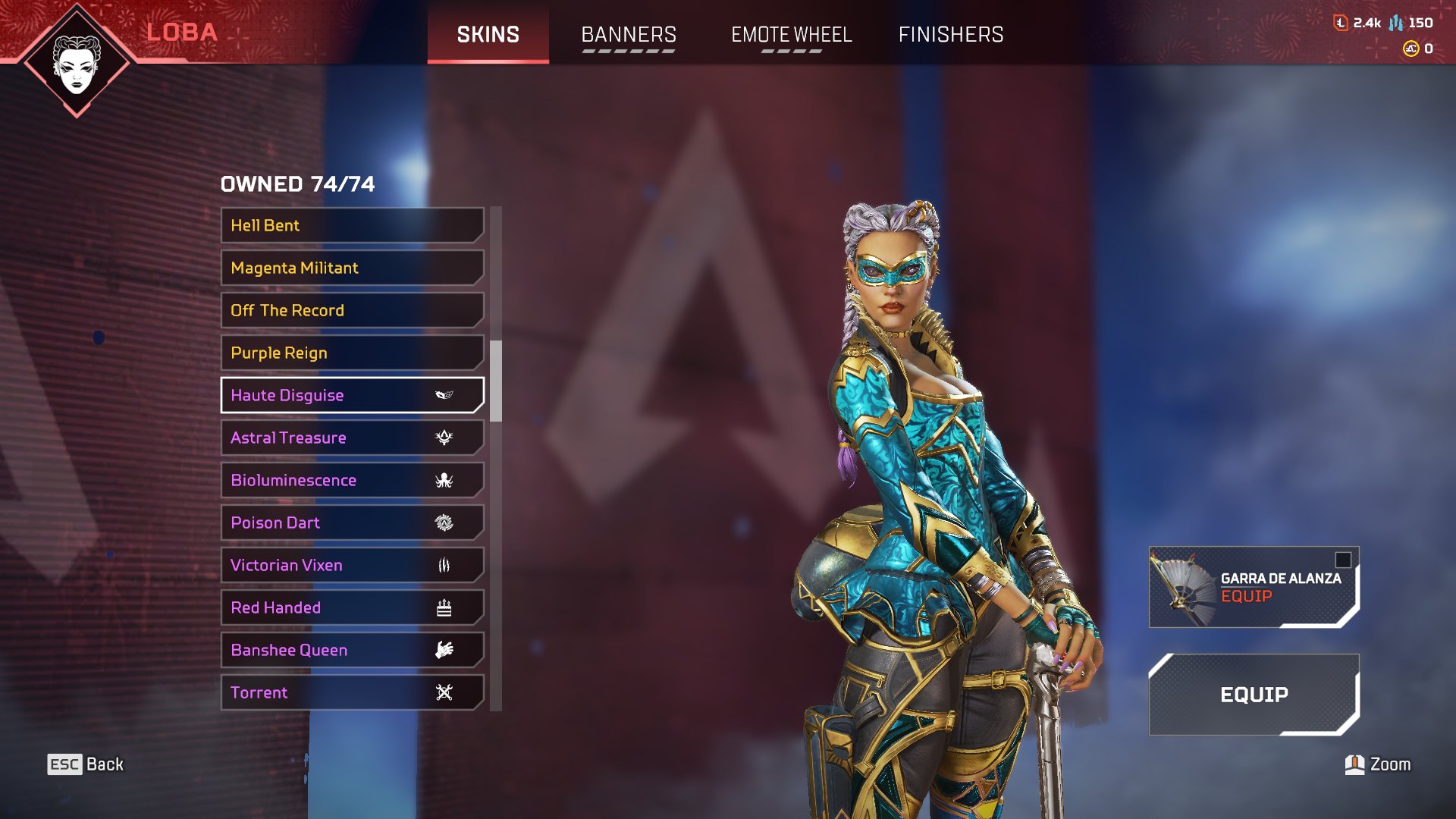This screenshot has width=1456, height=819.
Task: Choose the Poison Dart skin
Action: [x=352, y=522]
